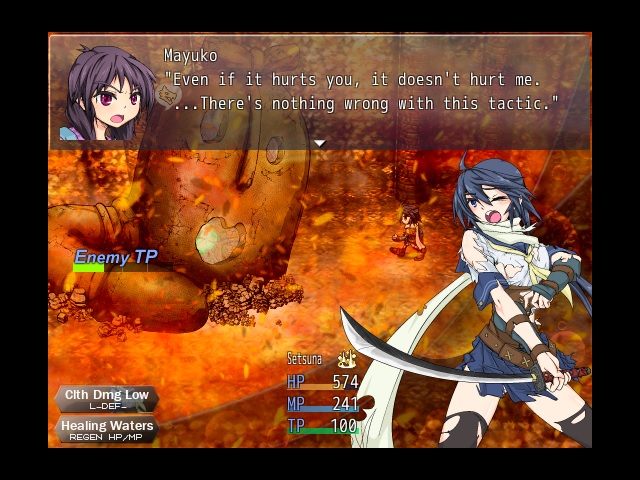Click the dialogue continue arrow
Viewport: 640px width, 480px height.
coord(320,144)
